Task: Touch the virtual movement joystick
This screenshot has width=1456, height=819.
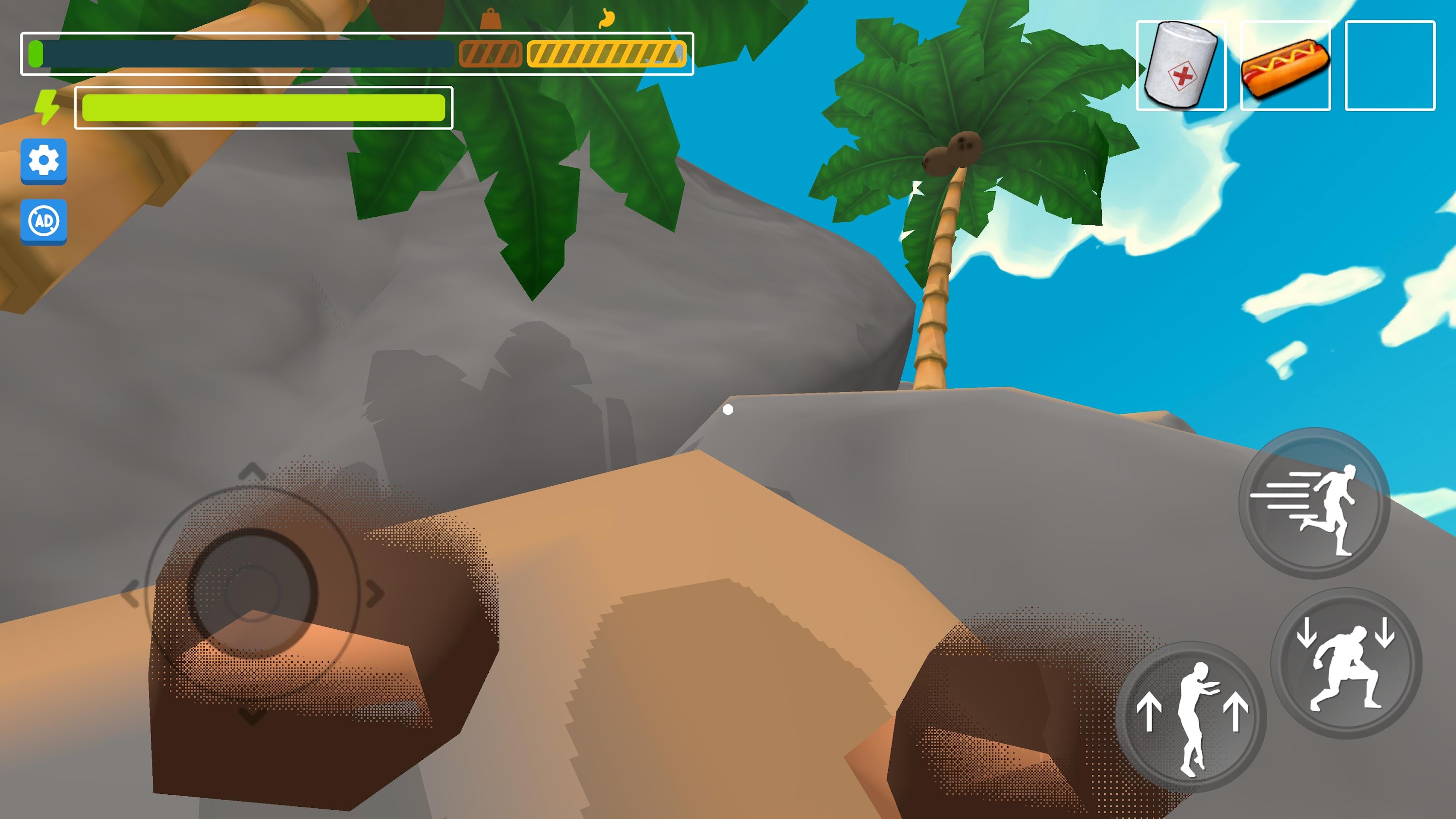Action: point(253,593)
